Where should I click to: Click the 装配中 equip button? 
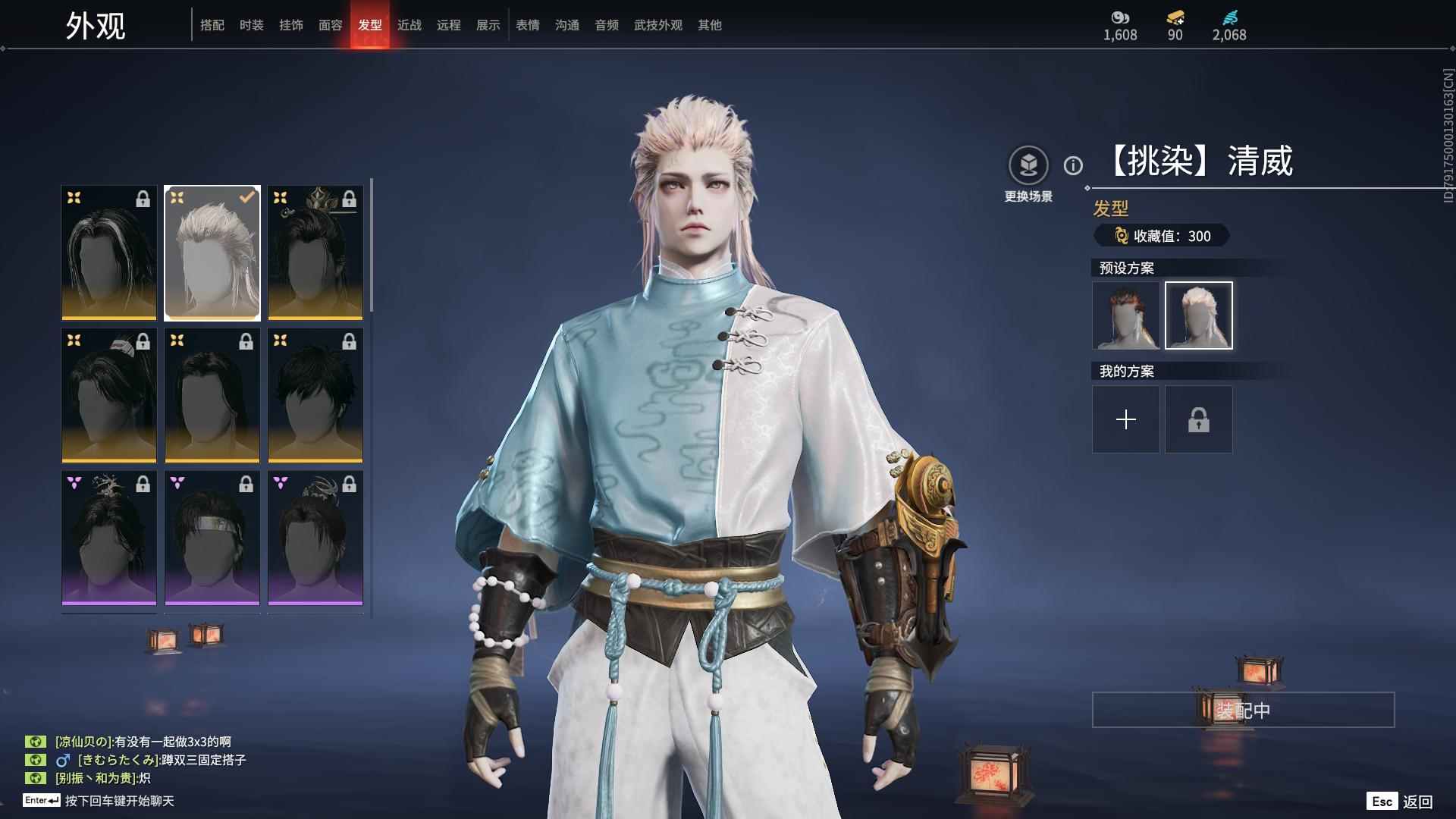point(1243,710)
